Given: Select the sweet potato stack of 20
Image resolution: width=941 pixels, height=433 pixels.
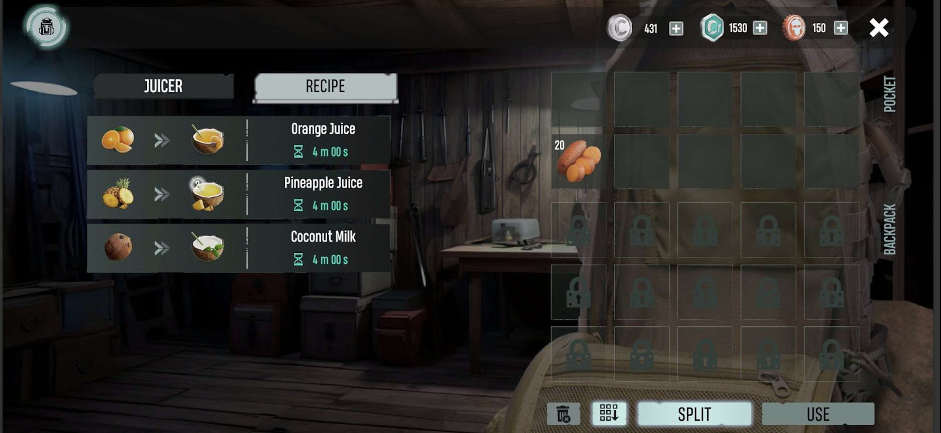Looking at the screenshot, I should [579, 161].
